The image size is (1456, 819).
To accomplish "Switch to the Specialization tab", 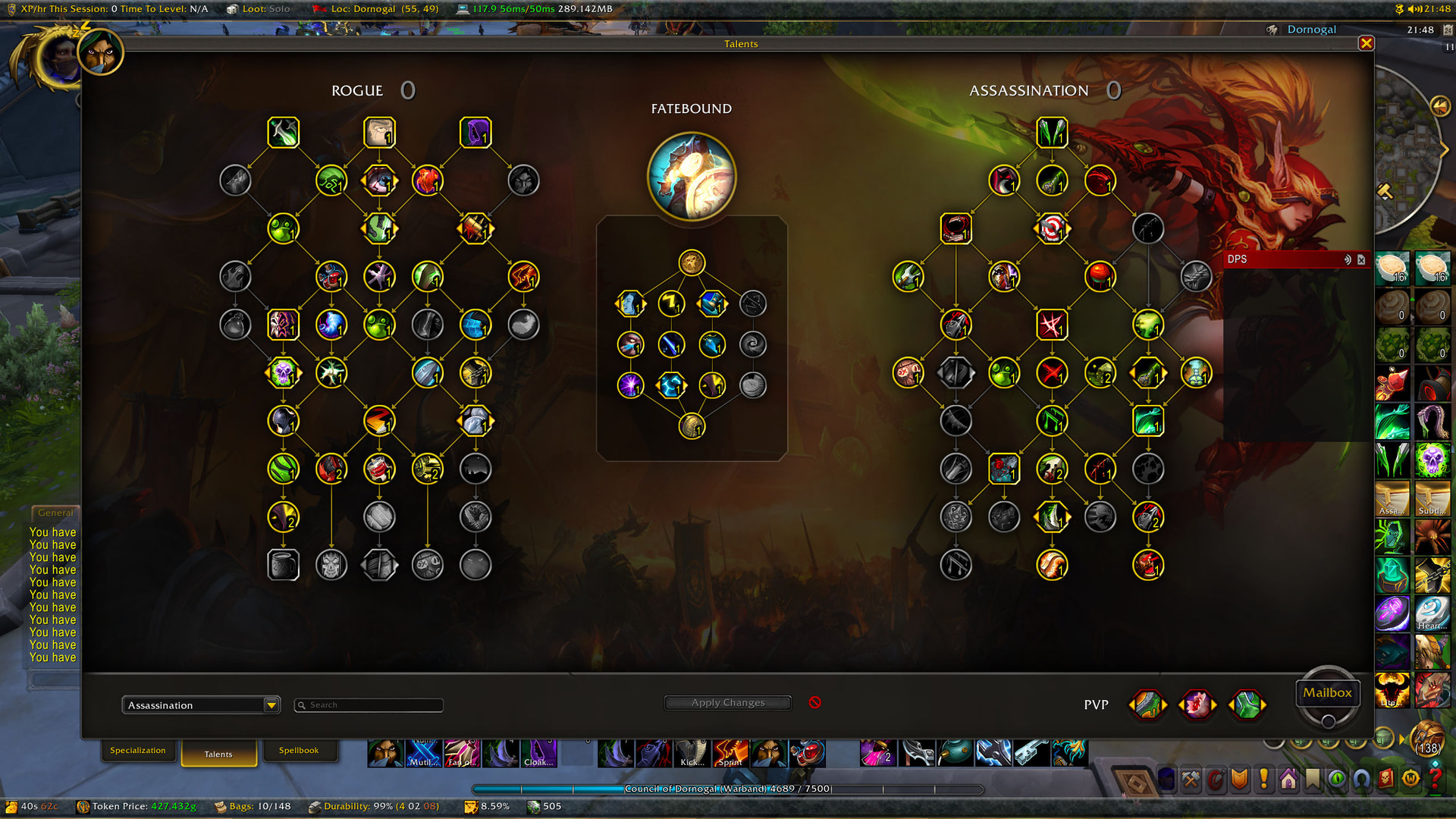I will (x=139, y=750).
